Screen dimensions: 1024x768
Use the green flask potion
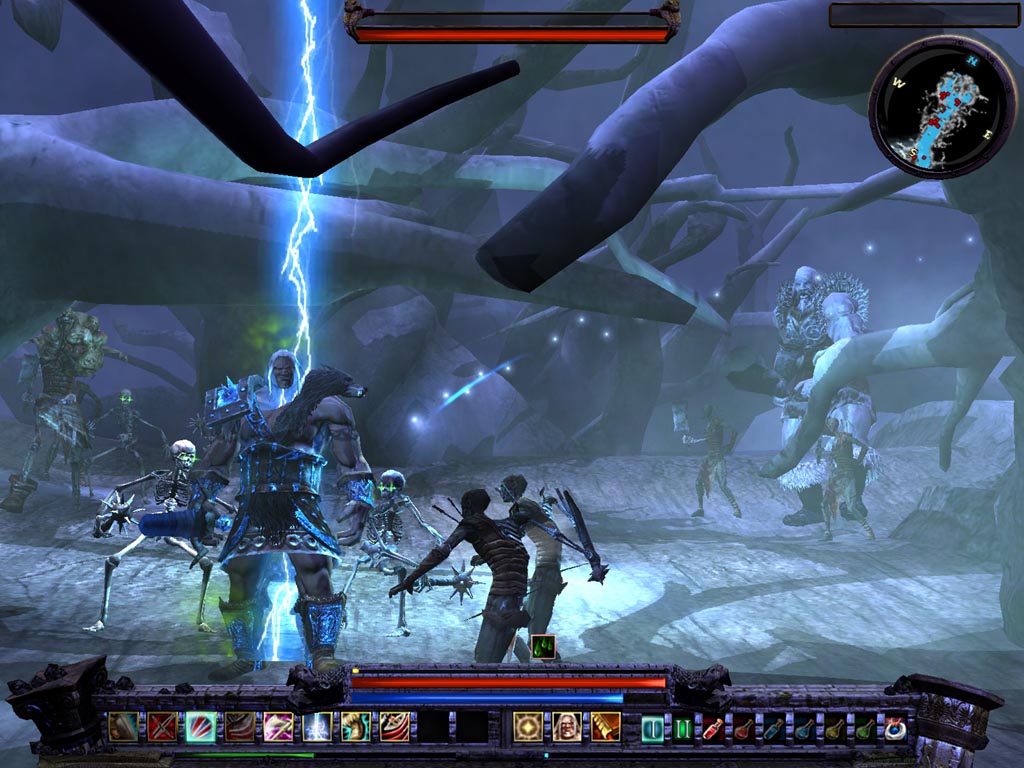(864, 727)
